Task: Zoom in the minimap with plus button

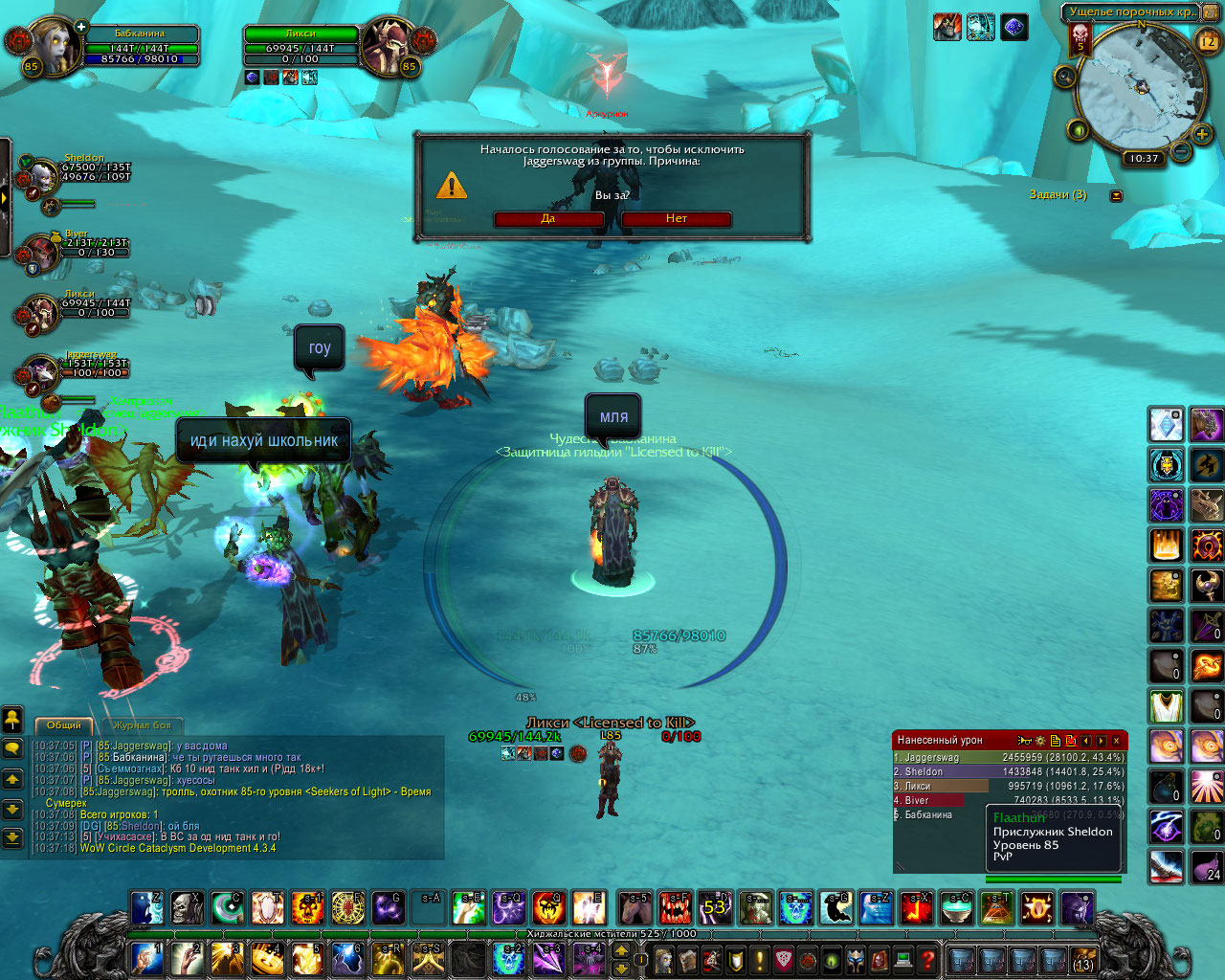Action: (1202, 135)
